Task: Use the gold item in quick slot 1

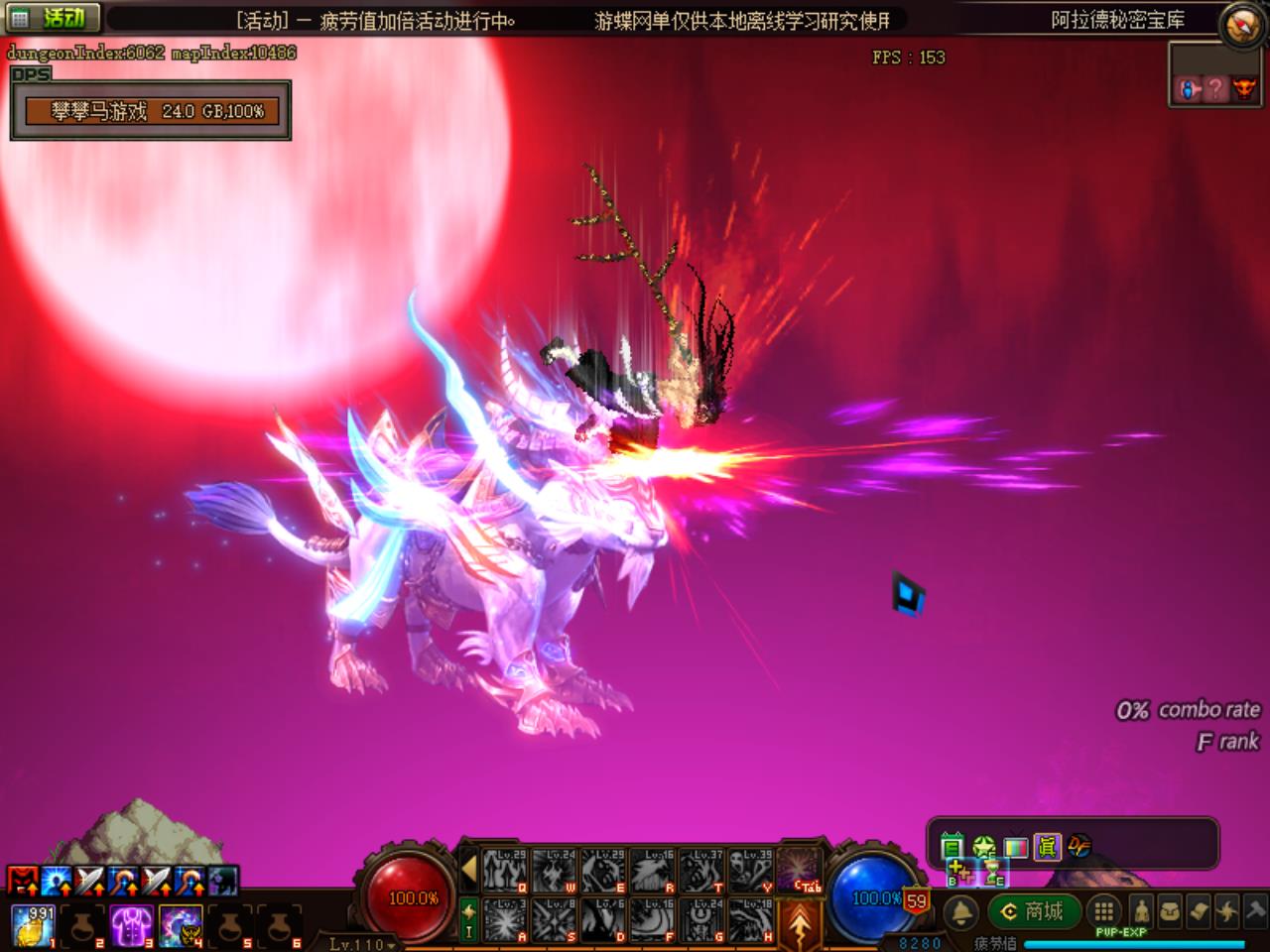Action: [x=32, y=925]
